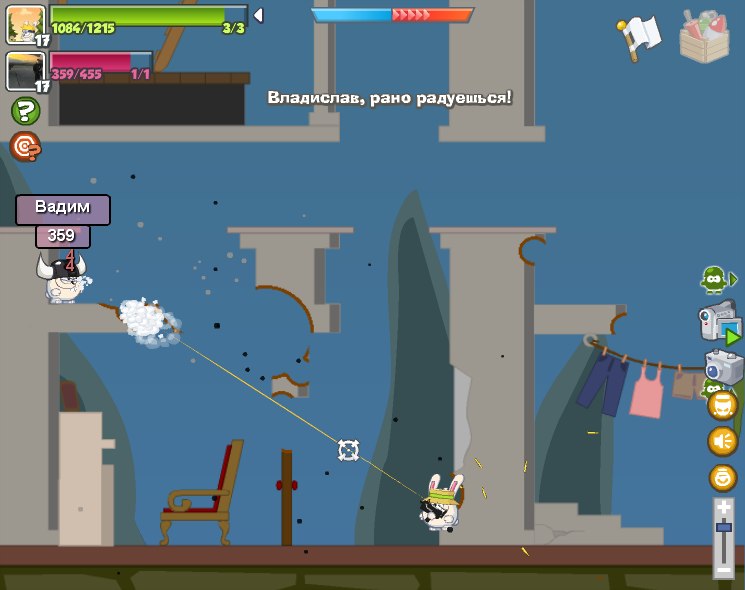Raise the white surrender flag
This screenshot has width=745, height=590.
coord(637,37)
